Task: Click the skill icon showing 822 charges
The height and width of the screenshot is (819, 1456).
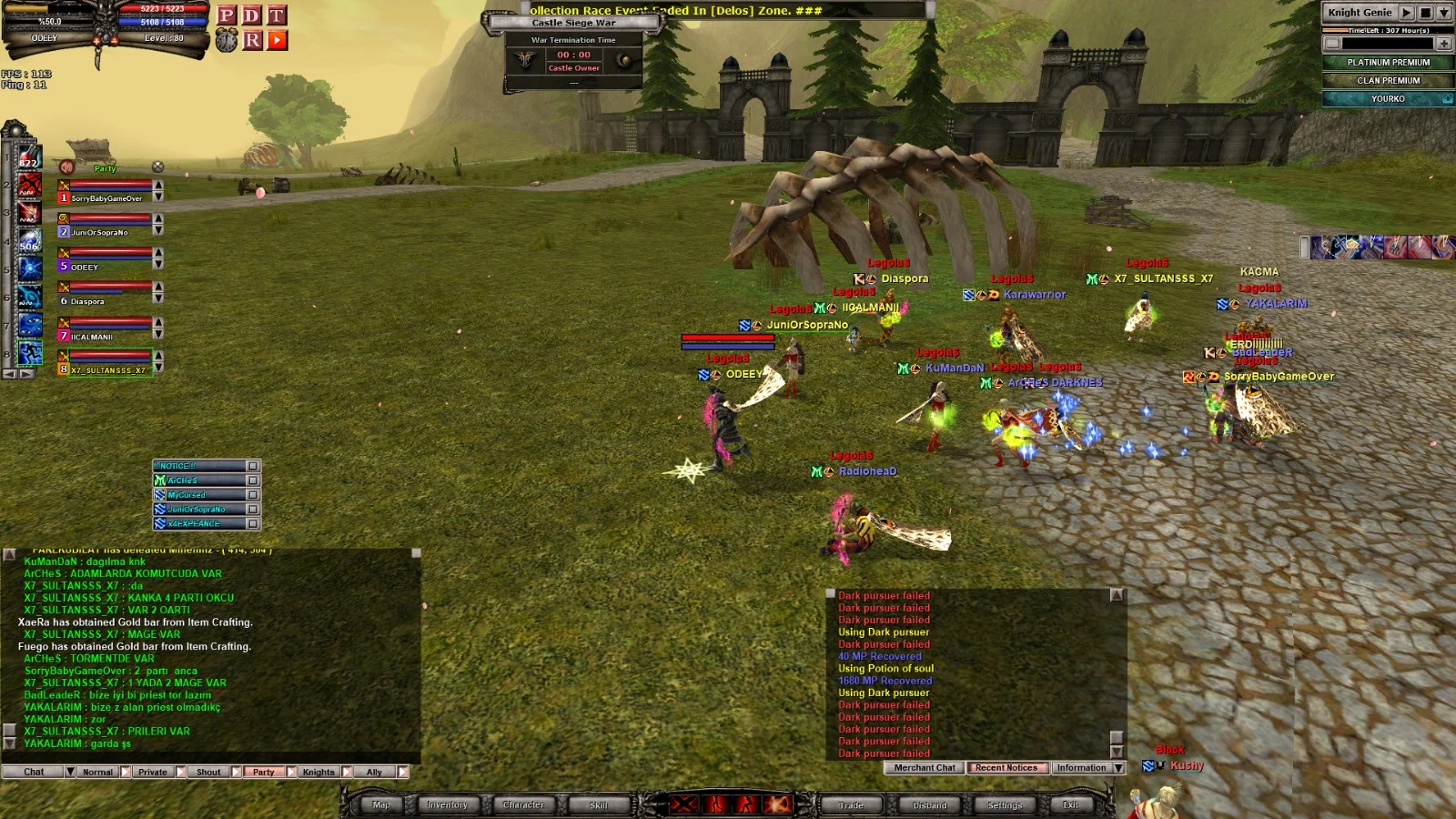Action: coord(30,157)
